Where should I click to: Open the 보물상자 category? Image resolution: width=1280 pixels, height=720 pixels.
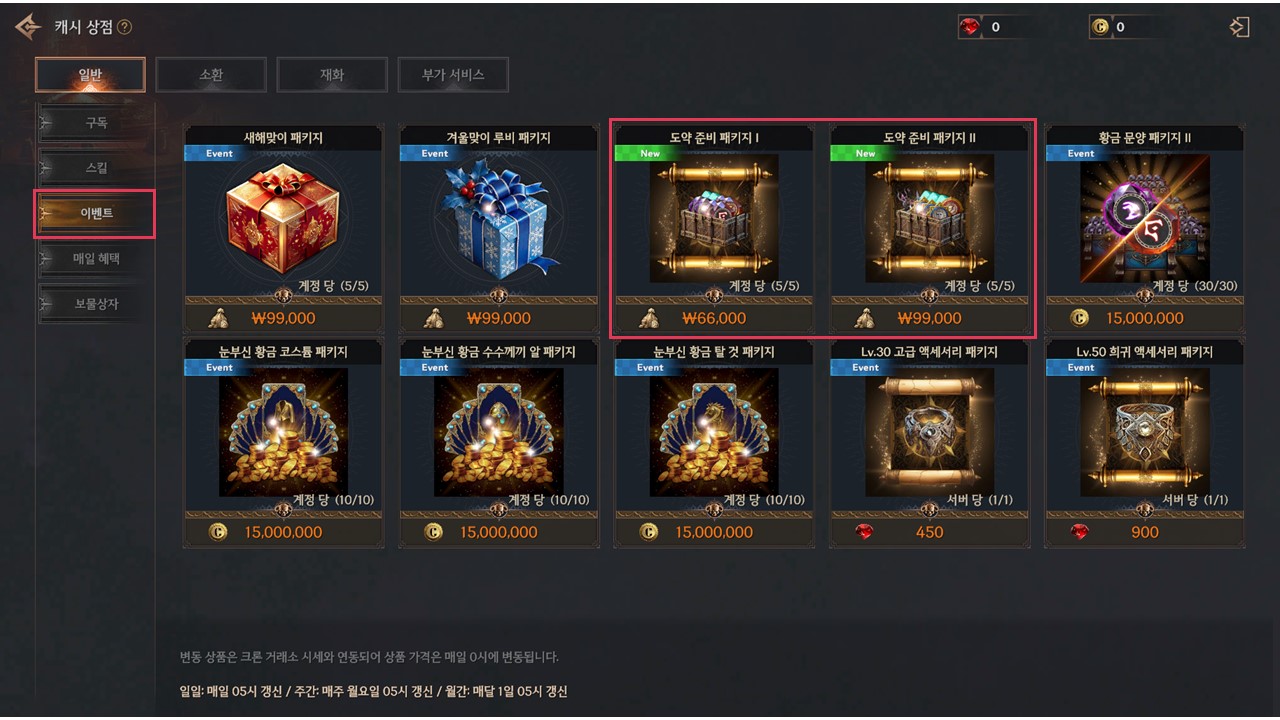(95, 304)
